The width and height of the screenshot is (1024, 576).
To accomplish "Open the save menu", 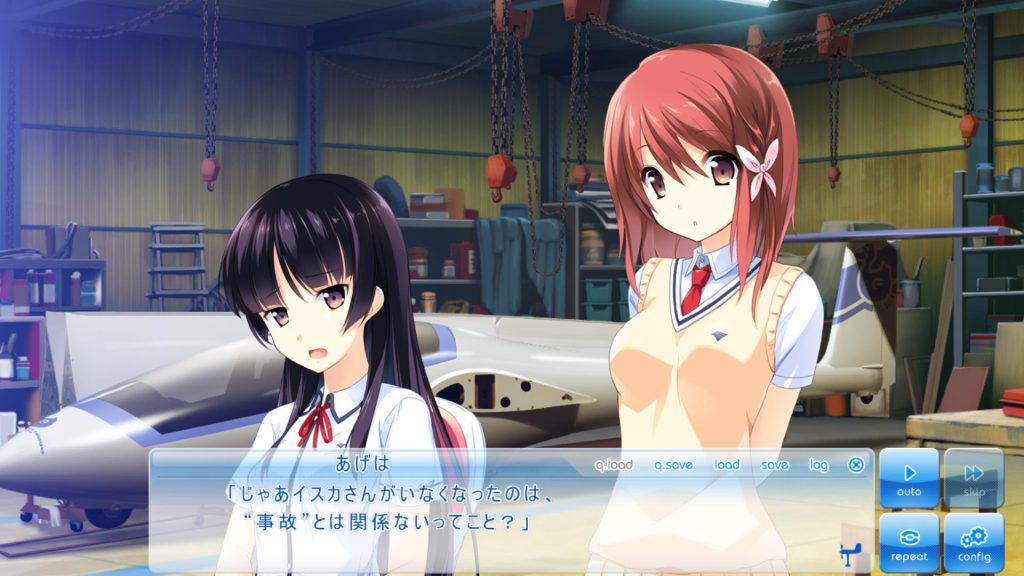I will (x=774, y=465).
